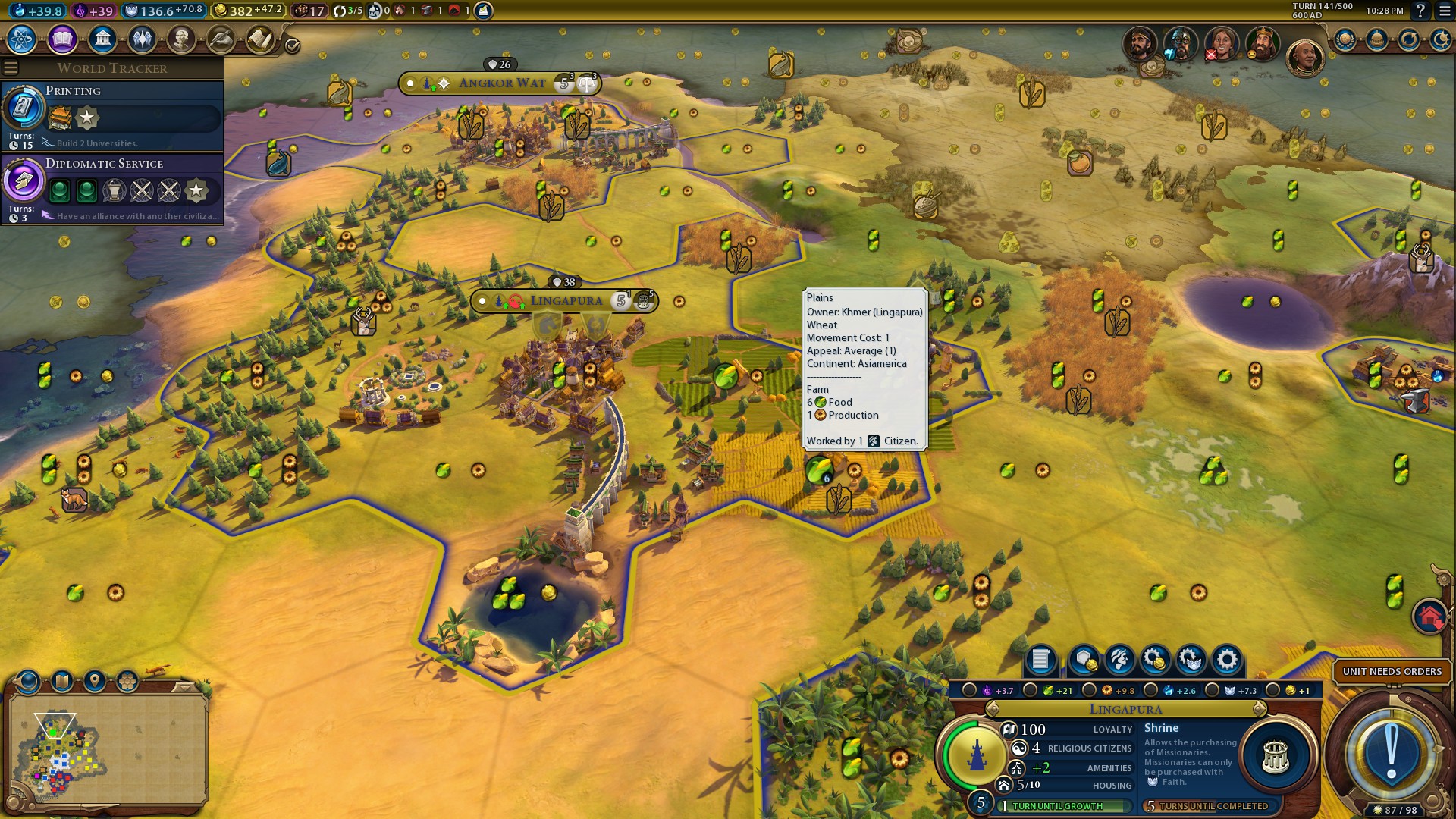Open diplomacy with the crowned bearded leader
Viewport: 1456px width, 819px height.
[x=1262, y=44]
